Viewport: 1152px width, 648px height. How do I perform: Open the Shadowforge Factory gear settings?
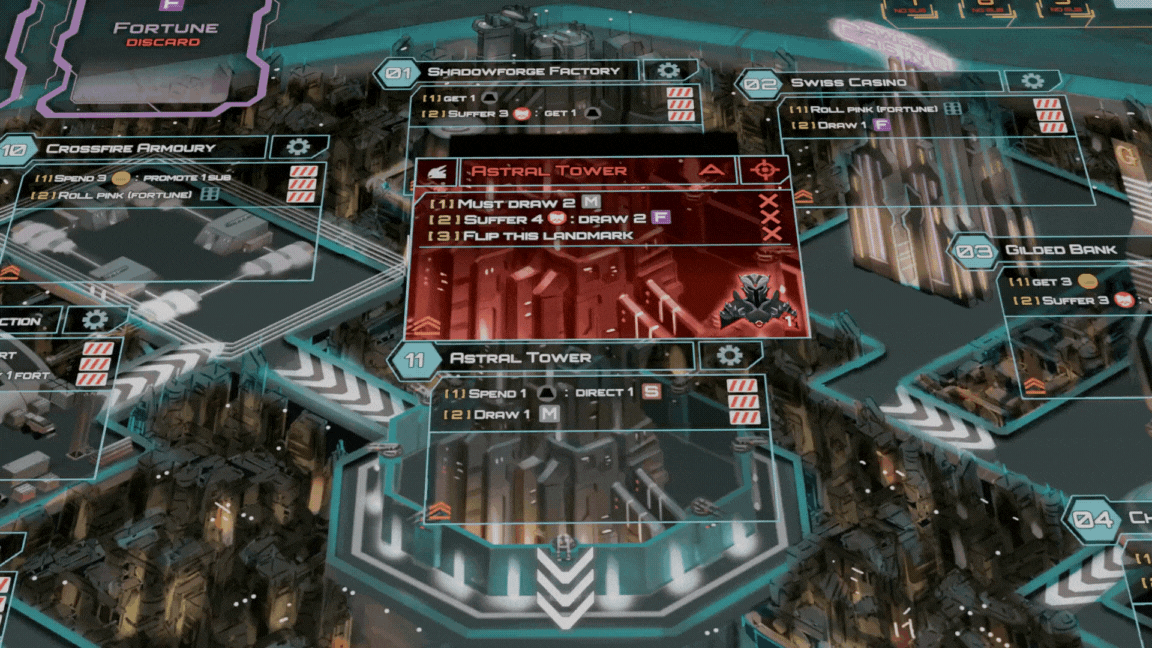(668, 70)
